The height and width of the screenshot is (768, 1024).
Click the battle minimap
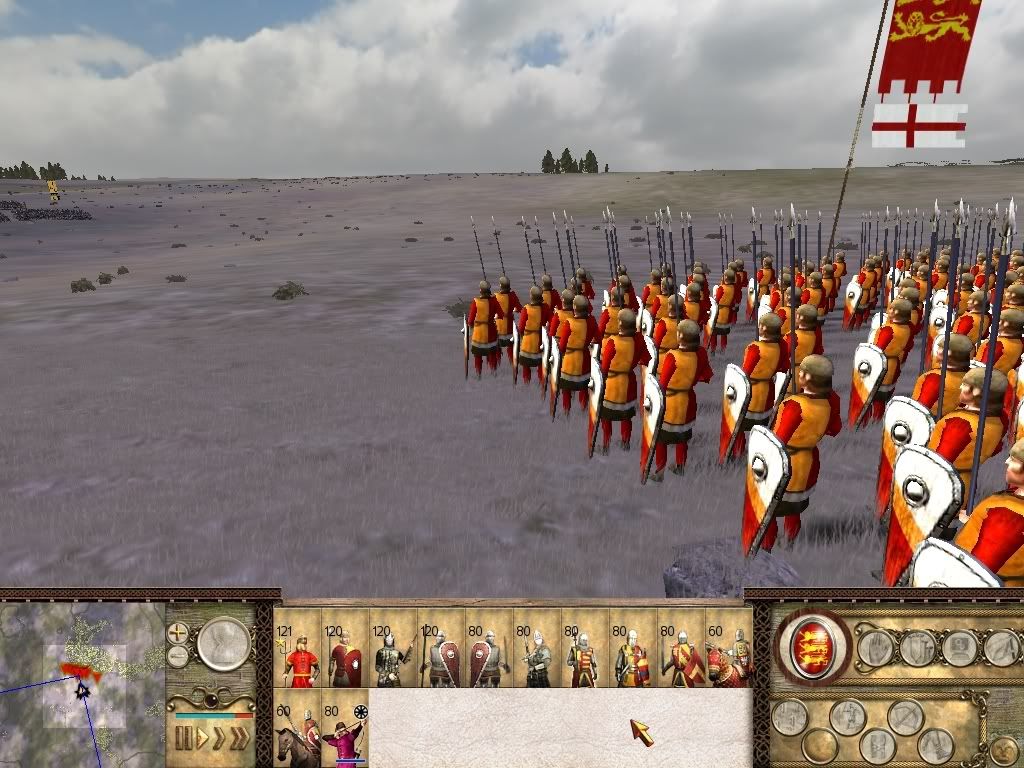tap(82, 680)
